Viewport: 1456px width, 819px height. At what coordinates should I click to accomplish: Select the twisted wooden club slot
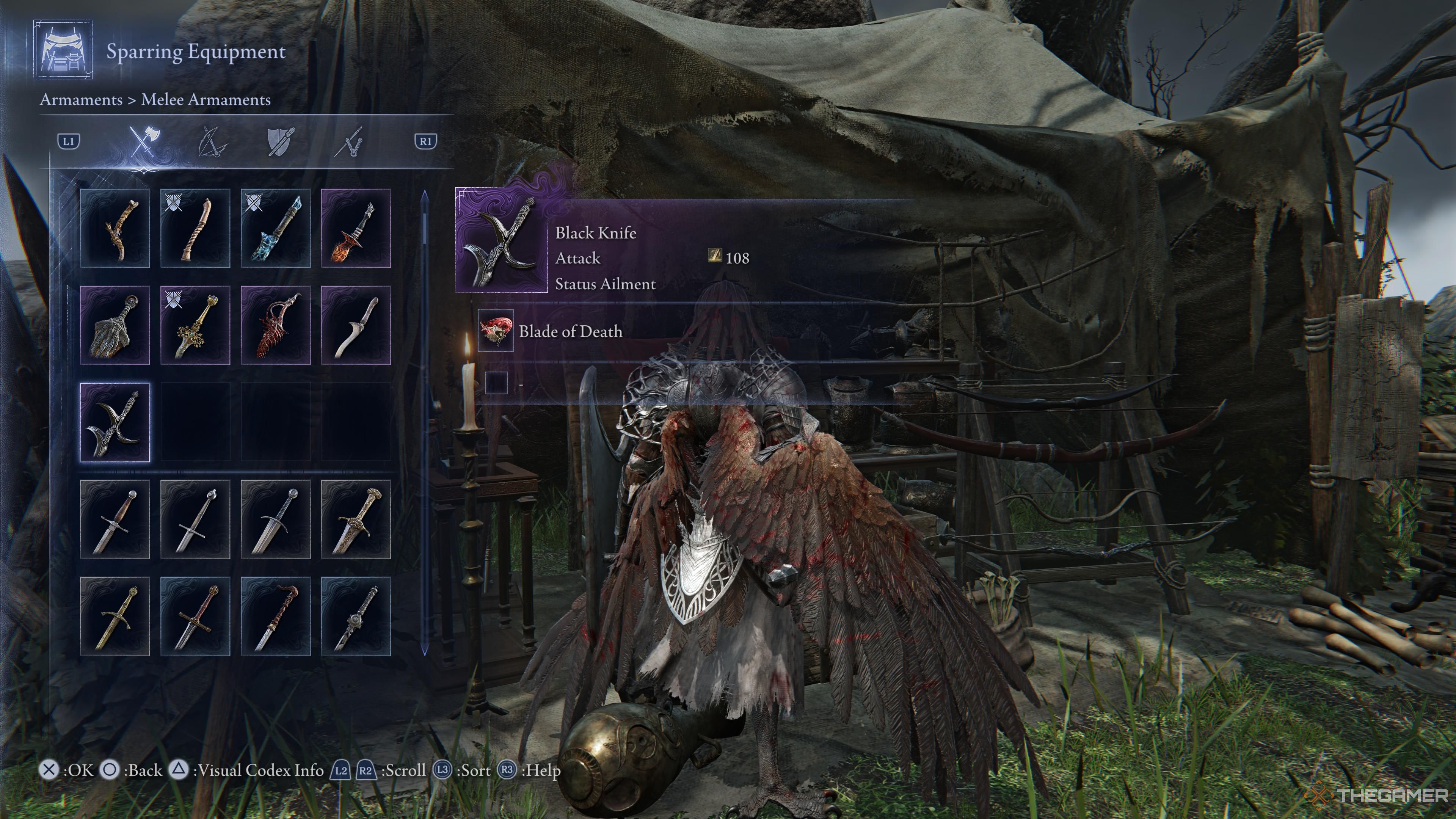(195, 228)
